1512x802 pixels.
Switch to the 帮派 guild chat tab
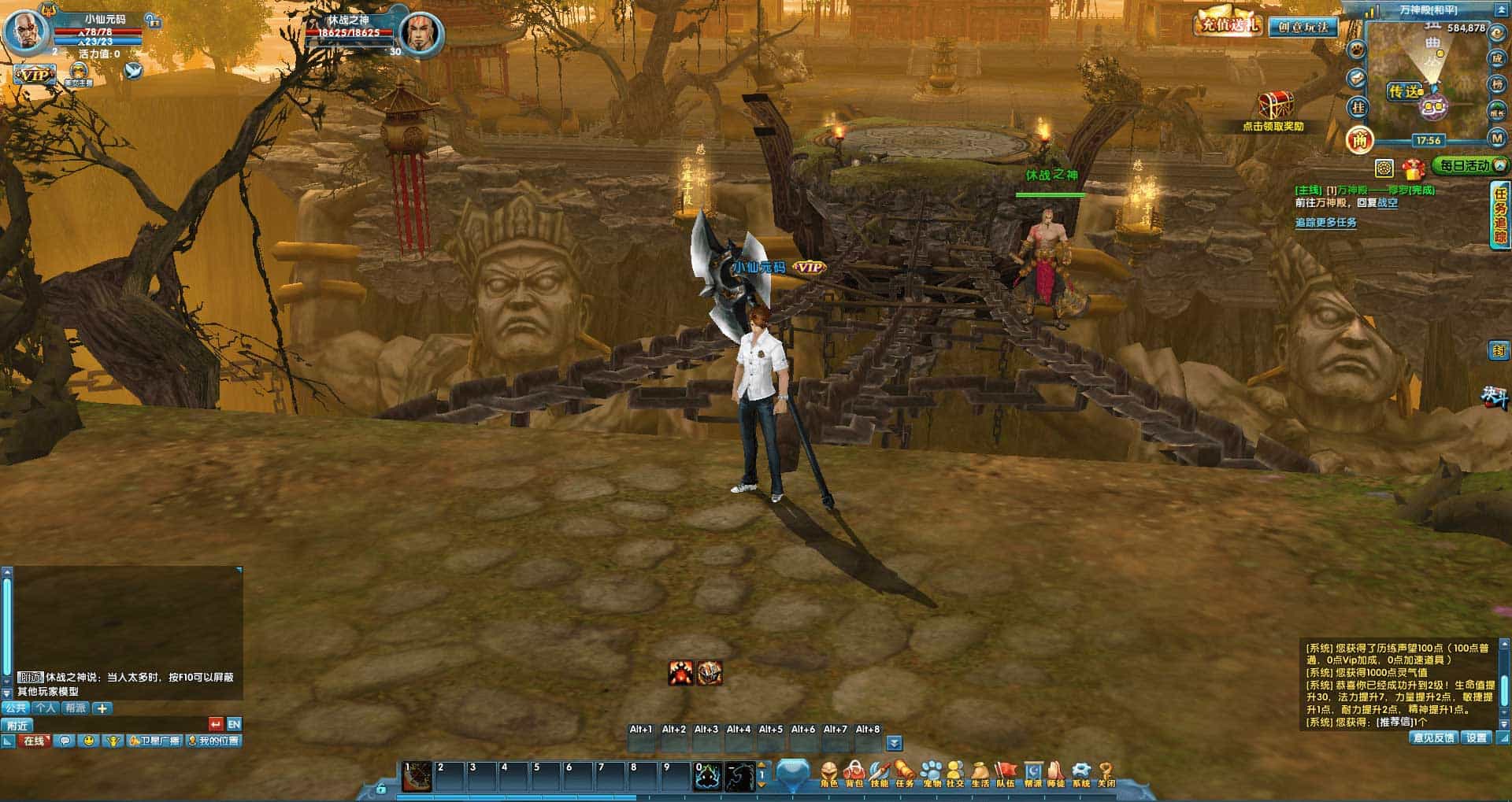[x=75, y=708]
